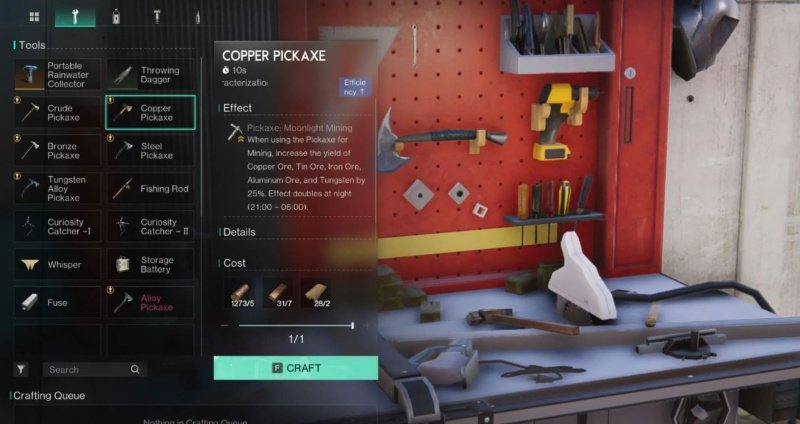This screenshot has height=424, width=800.
Task: Choose the Fishing Rod recipe
Action: [150, 188]
